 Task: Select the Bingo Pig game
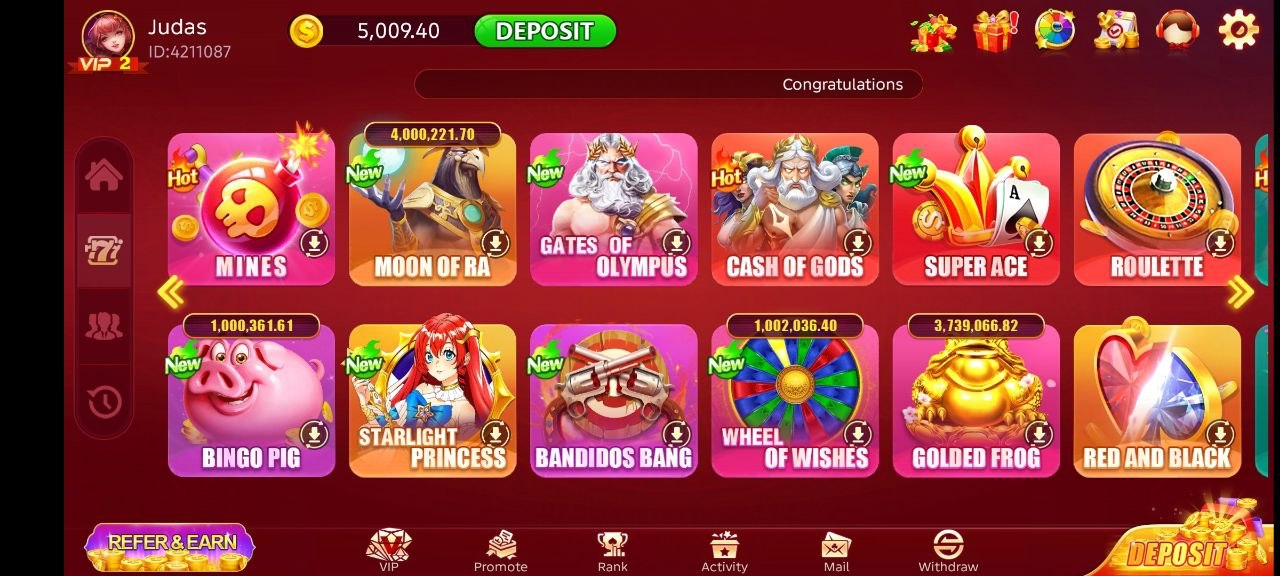(x=251, y=401)
